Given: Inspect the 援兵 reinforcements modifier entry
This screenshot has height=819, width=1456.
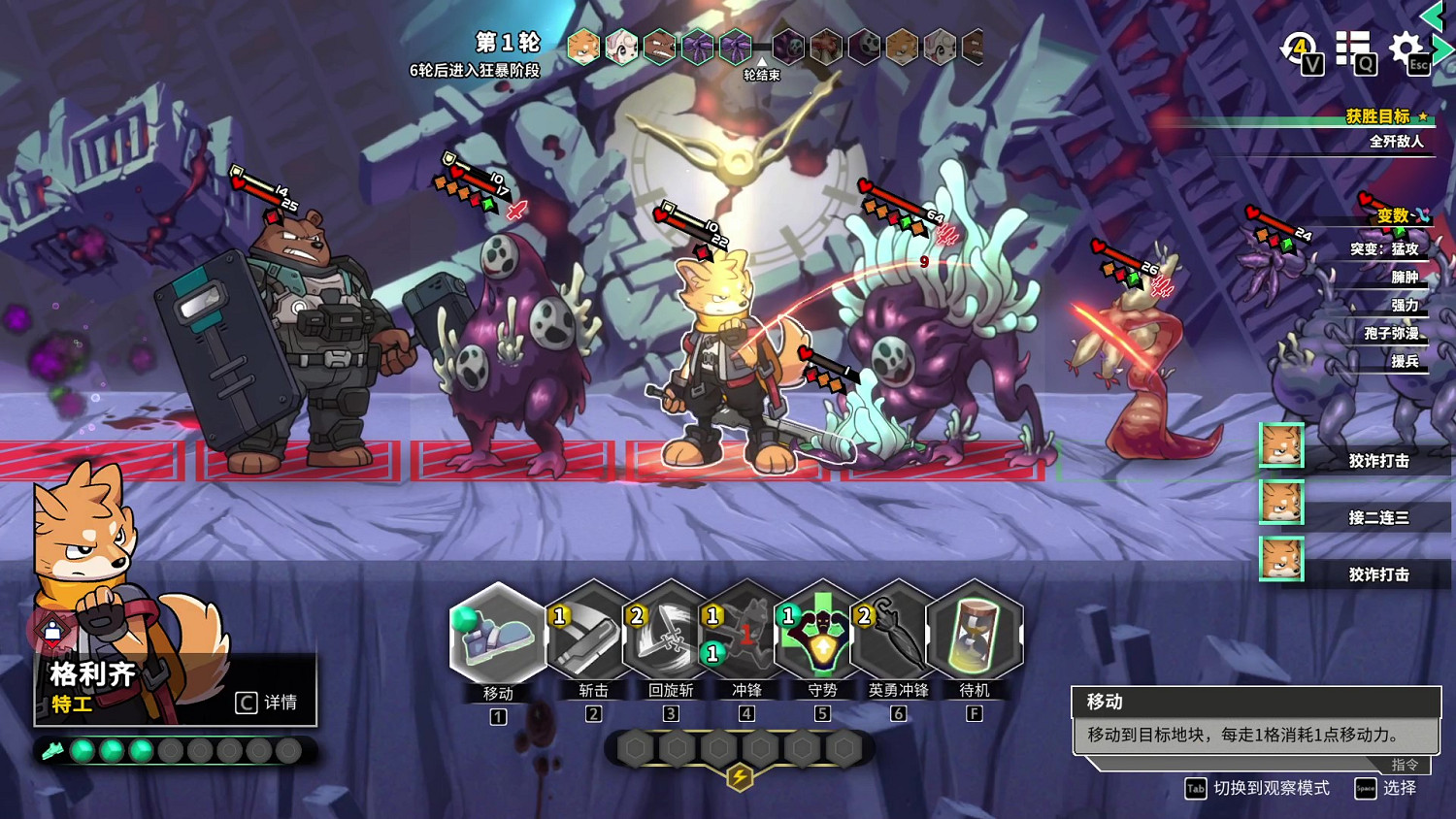Looking at the screenshot, I should click(x=1405, y=361).
